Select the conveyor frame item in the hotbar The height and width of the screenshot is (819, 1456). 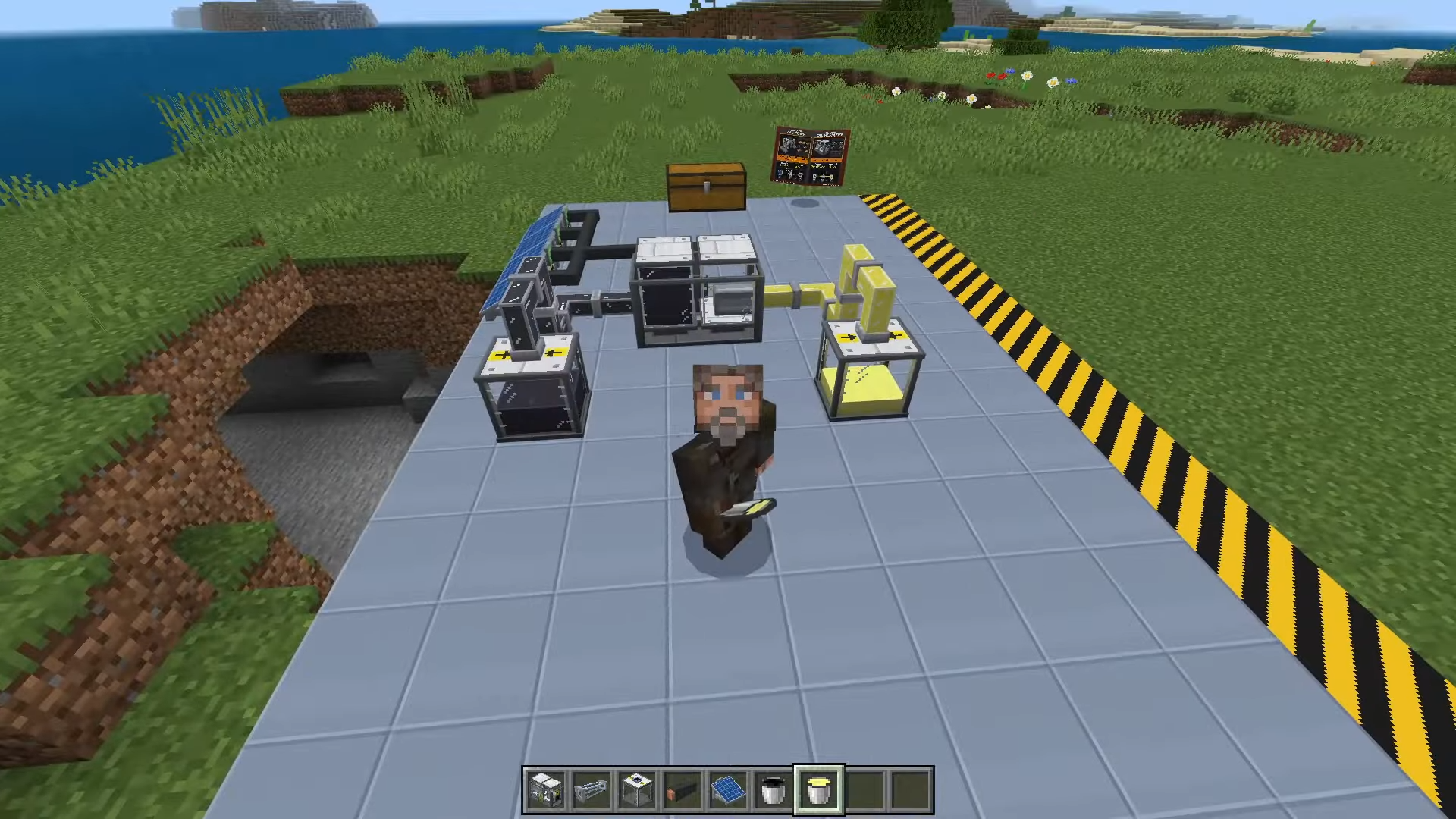[x=591, y=790]
